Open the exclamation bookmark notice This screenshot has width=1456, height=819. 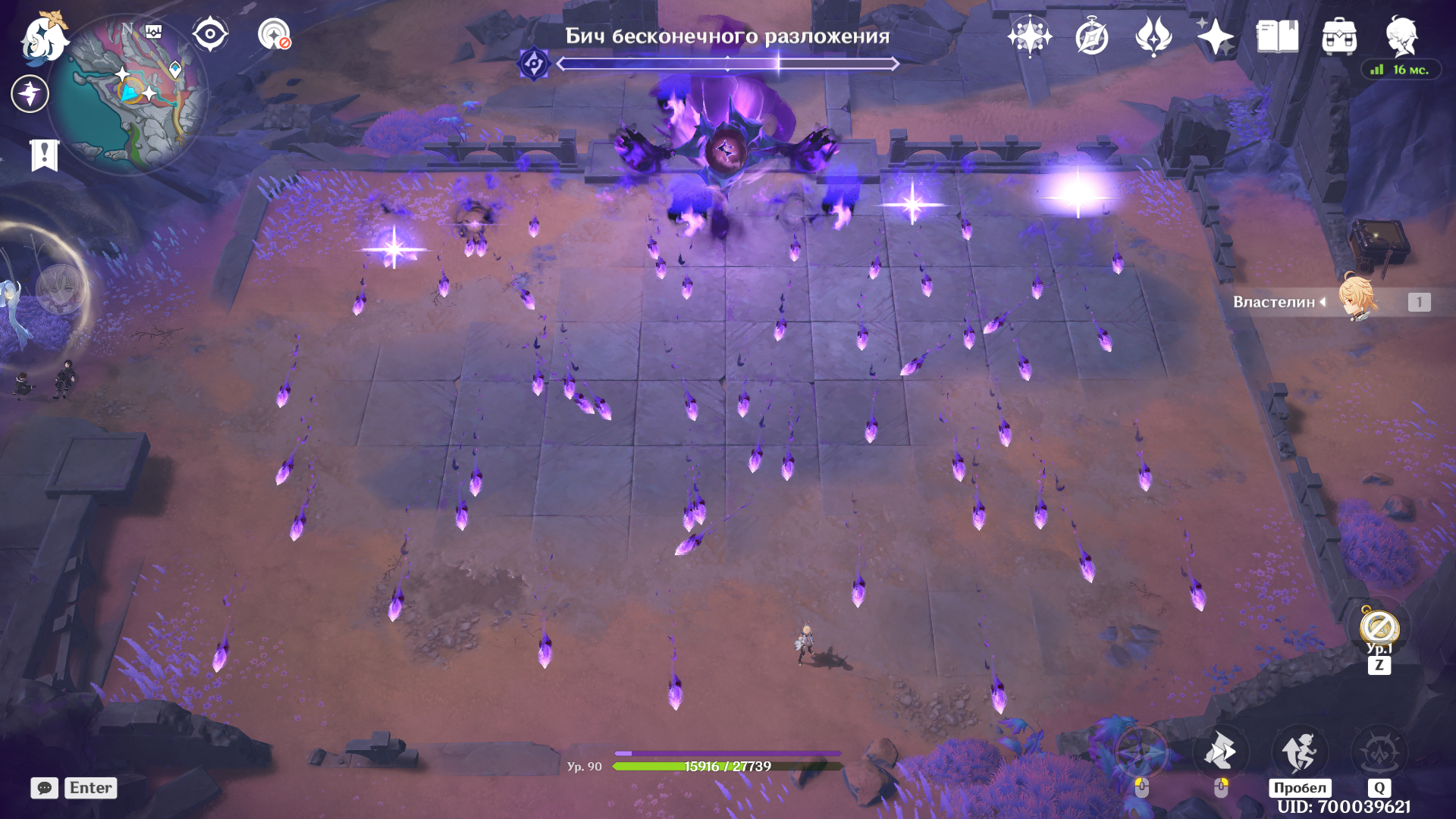pos(44,155)
